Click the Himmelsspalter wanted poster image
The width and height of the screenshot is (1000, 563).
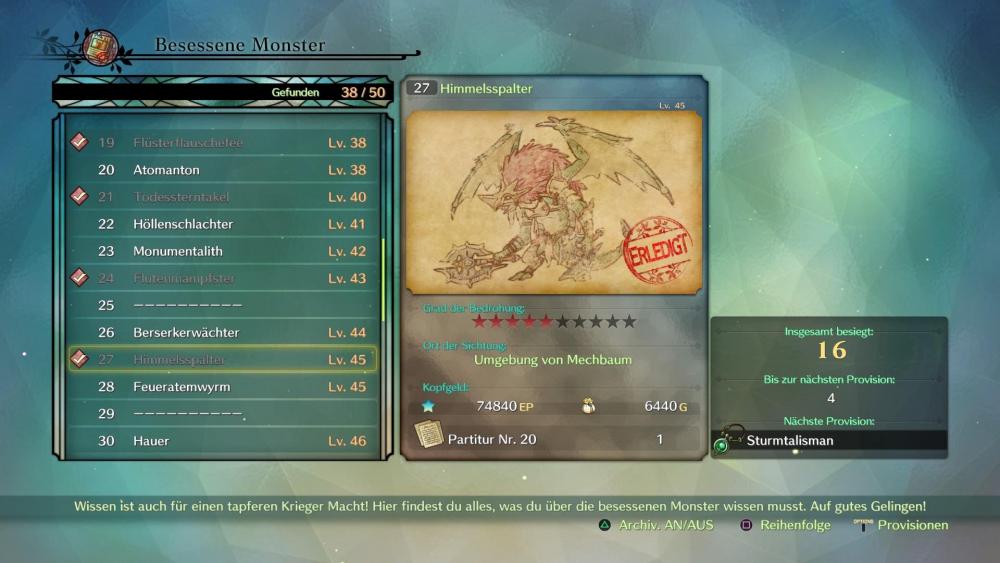pyautogui.click(x=554, y=203)
